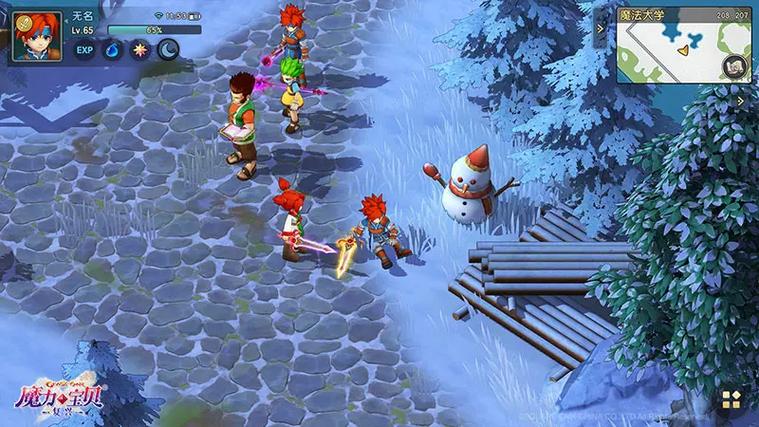Toggle the crescent moon icon

point(167,50)
